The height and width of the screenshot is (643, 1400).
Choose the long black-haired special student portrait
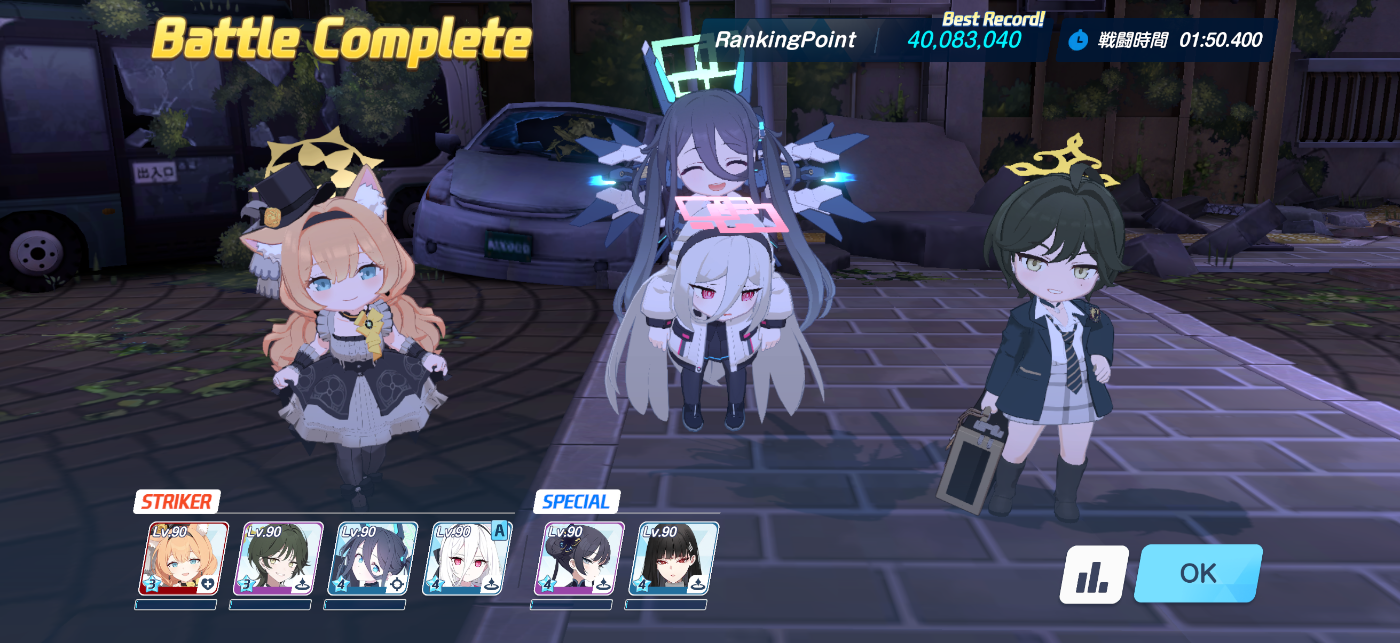[x=672, y=558]
